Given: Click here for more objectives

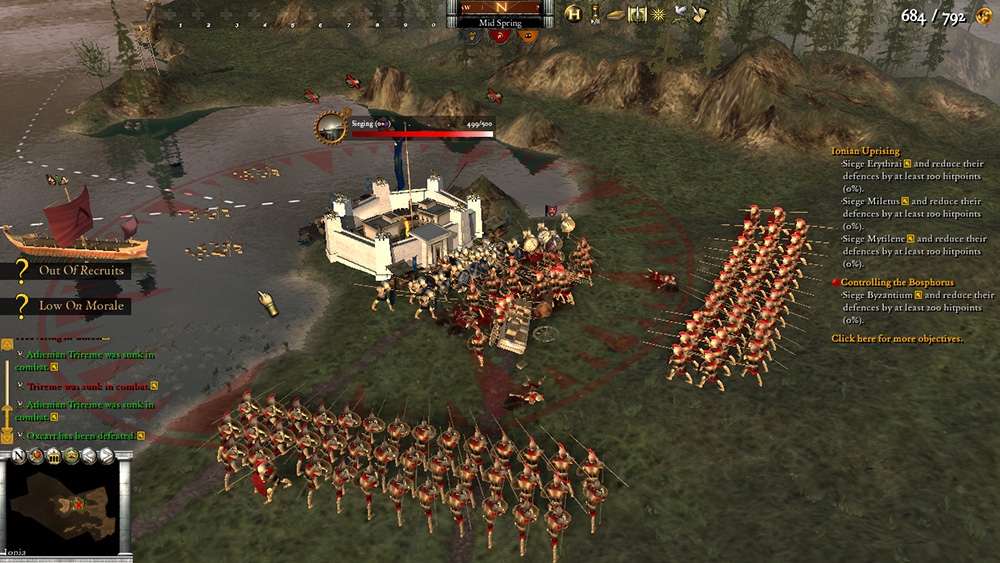Looking at the screenshot, I should [896, 339].
